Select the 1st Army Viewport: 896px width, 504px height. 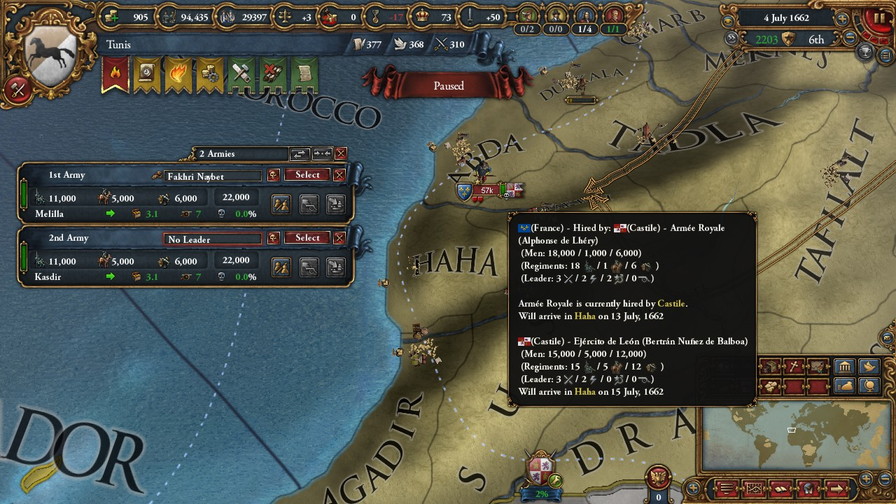pyautogui.click(x=307, y=175)
